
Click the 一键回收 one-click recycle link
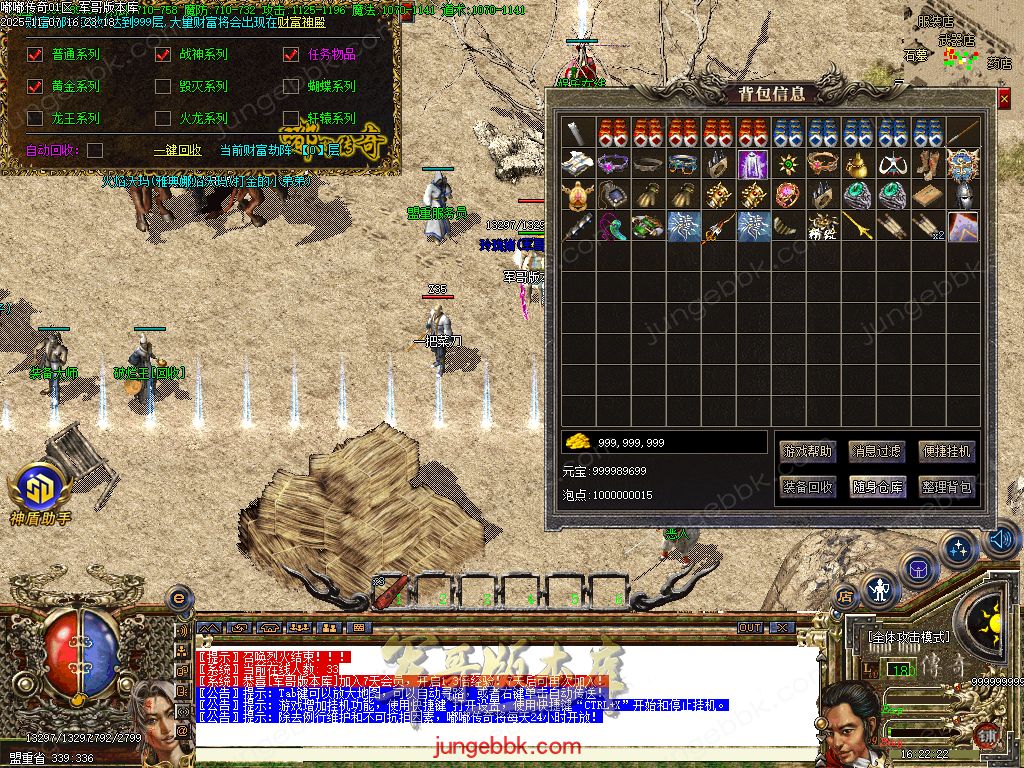(177, 150)
